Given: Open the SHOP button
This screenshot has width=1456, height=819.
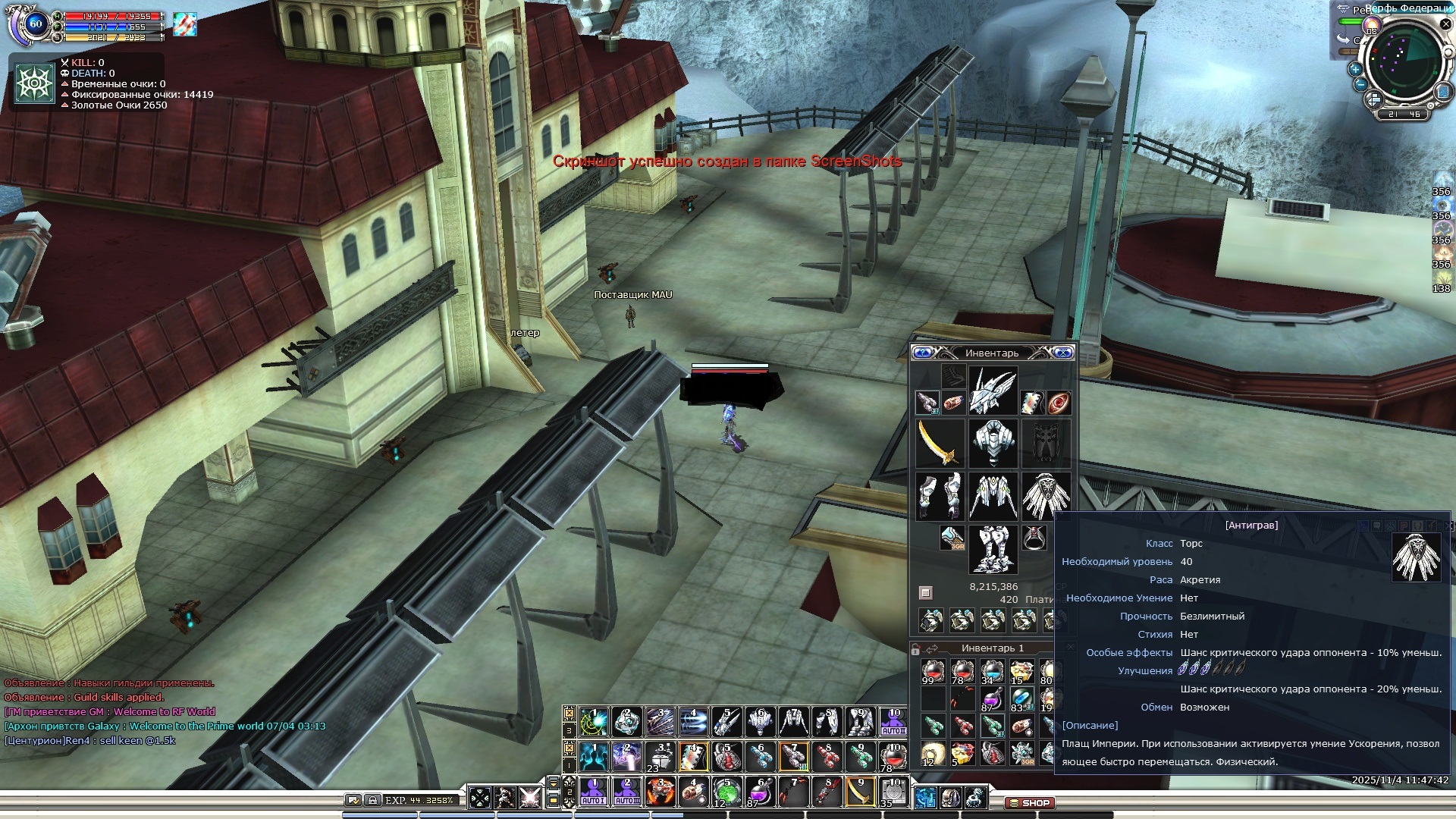Looking at the screenshot, I should click(1030, 802).
